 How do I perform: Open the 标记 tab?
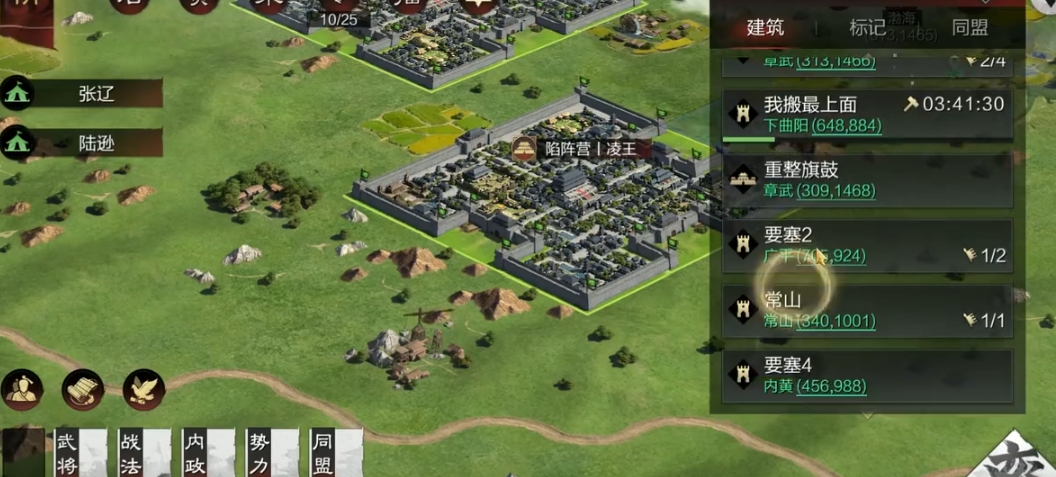point(867,28)
